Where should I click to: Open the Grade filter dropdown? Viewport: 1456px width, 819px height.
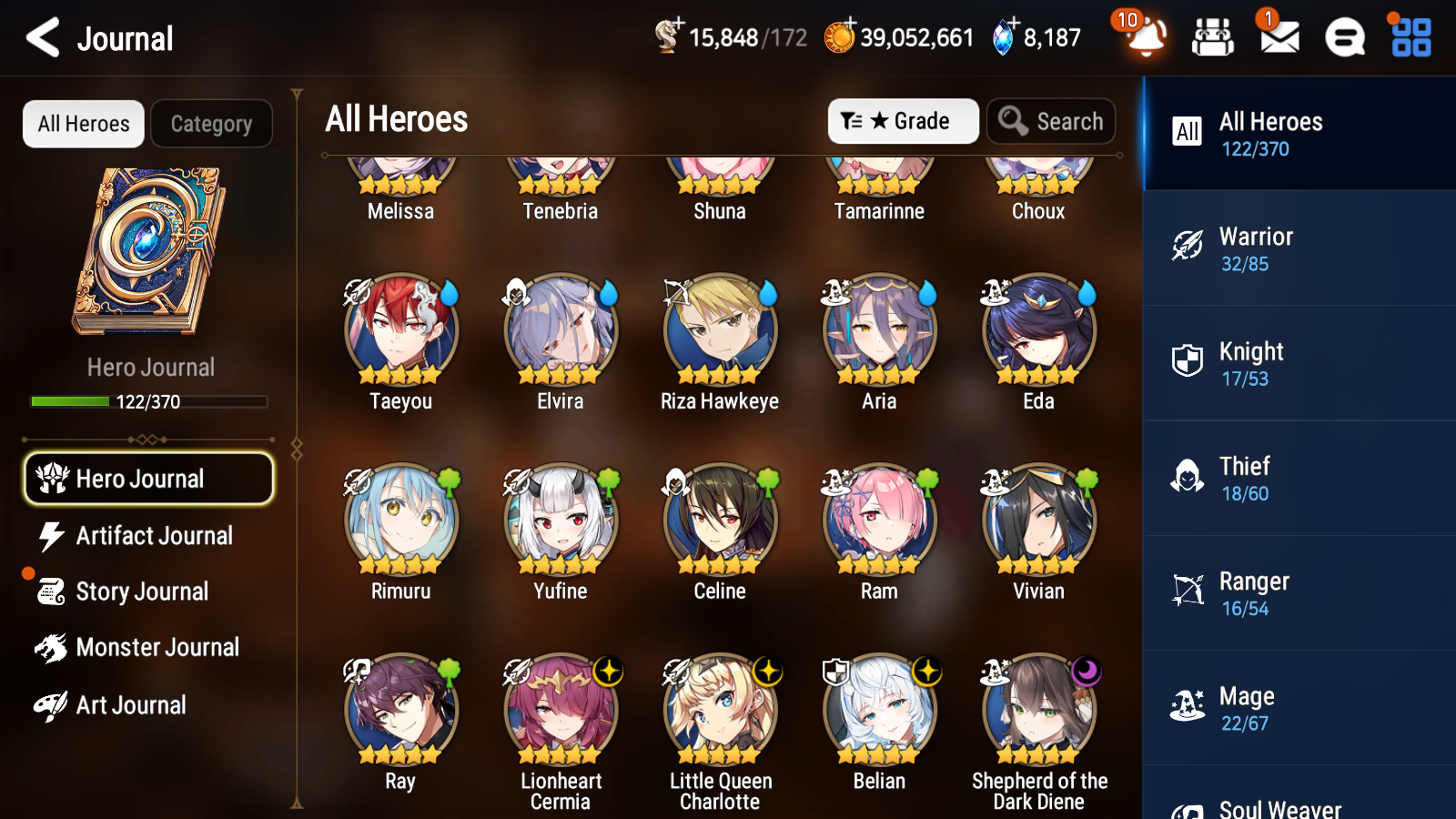(903, 121)
